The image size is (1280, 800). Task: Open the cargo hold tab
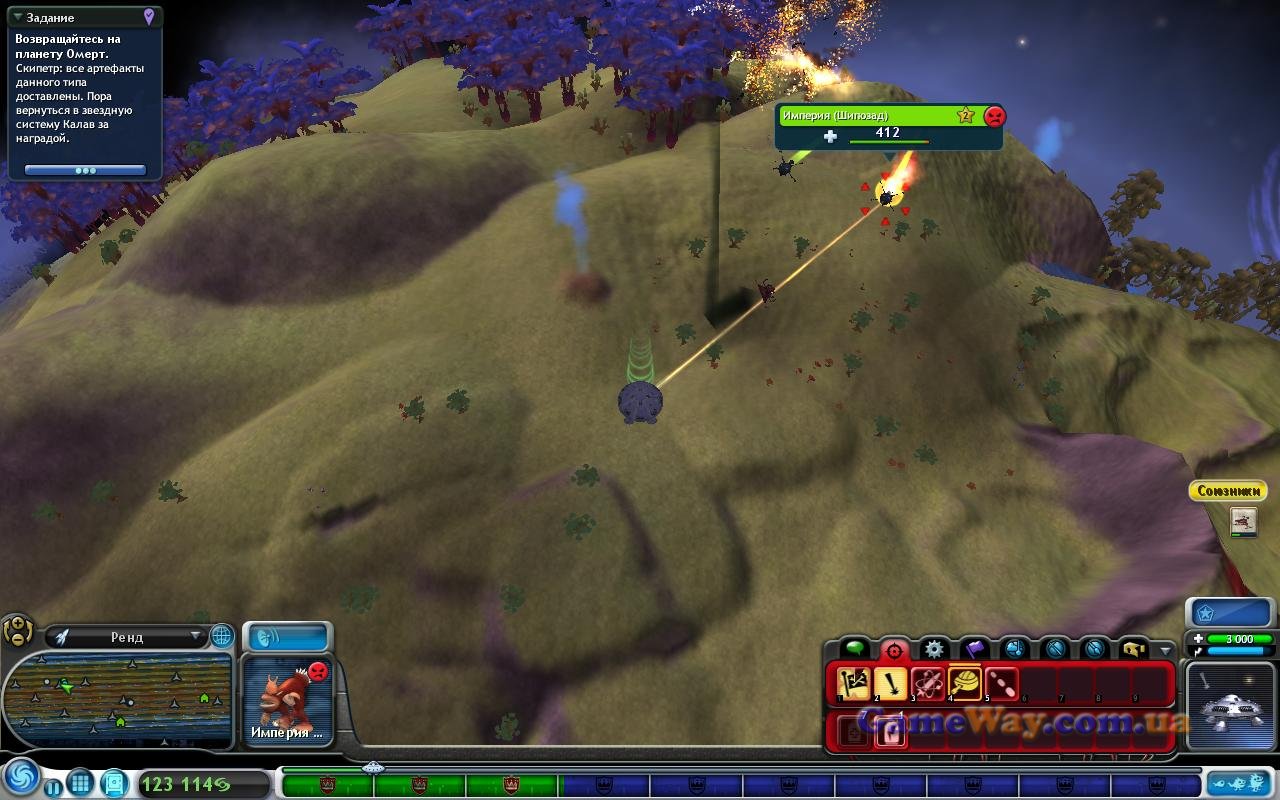tap(1133, 649)
